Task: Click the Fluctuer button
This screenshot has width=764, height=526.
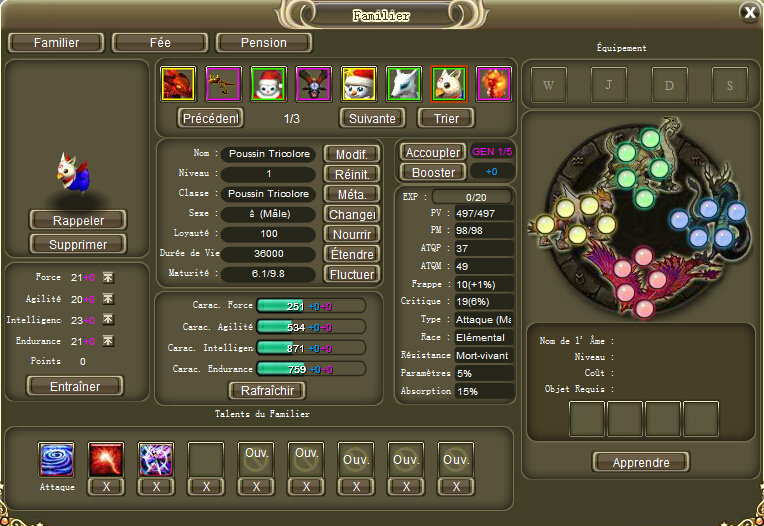Action: 350,274
